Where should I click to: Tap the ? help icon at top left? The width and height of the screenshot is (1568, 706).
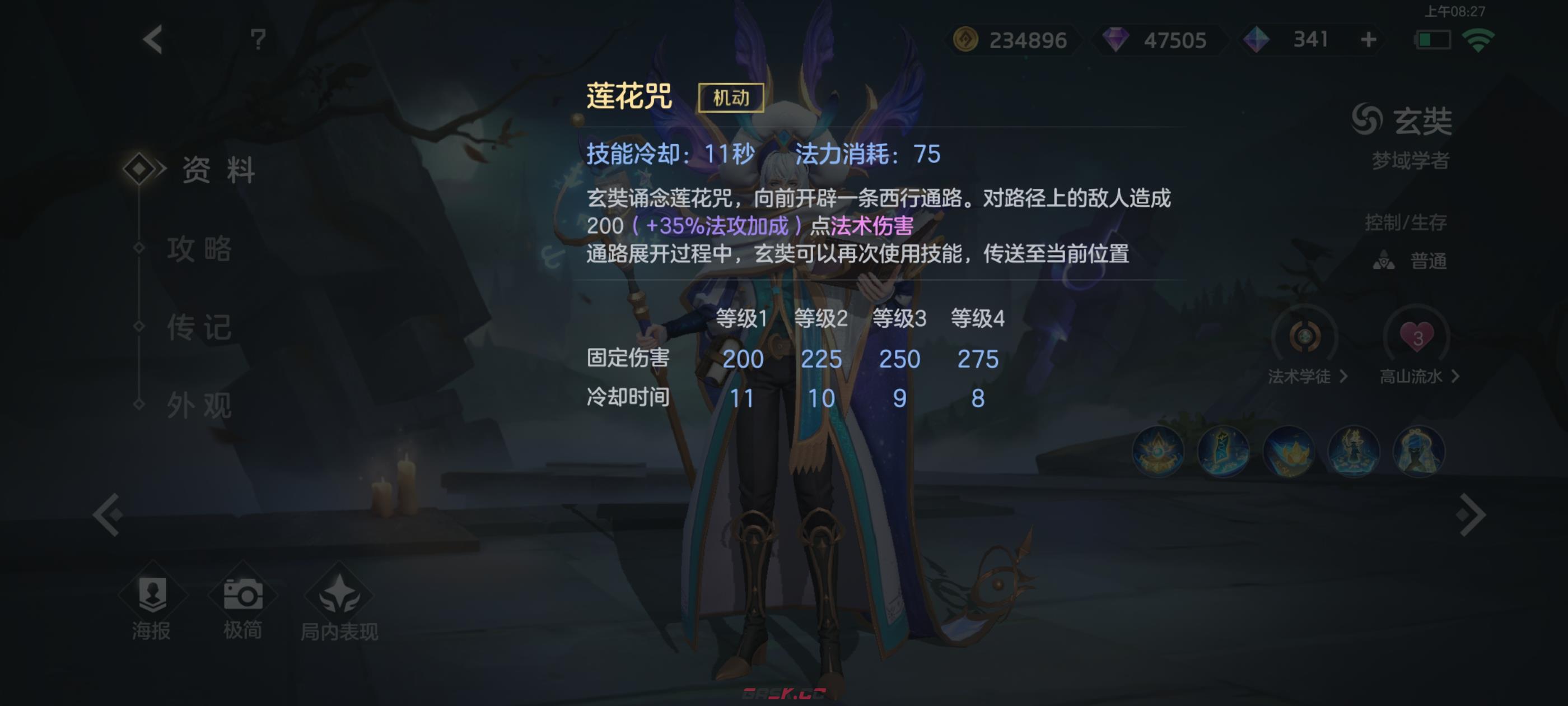click(258, 39)
